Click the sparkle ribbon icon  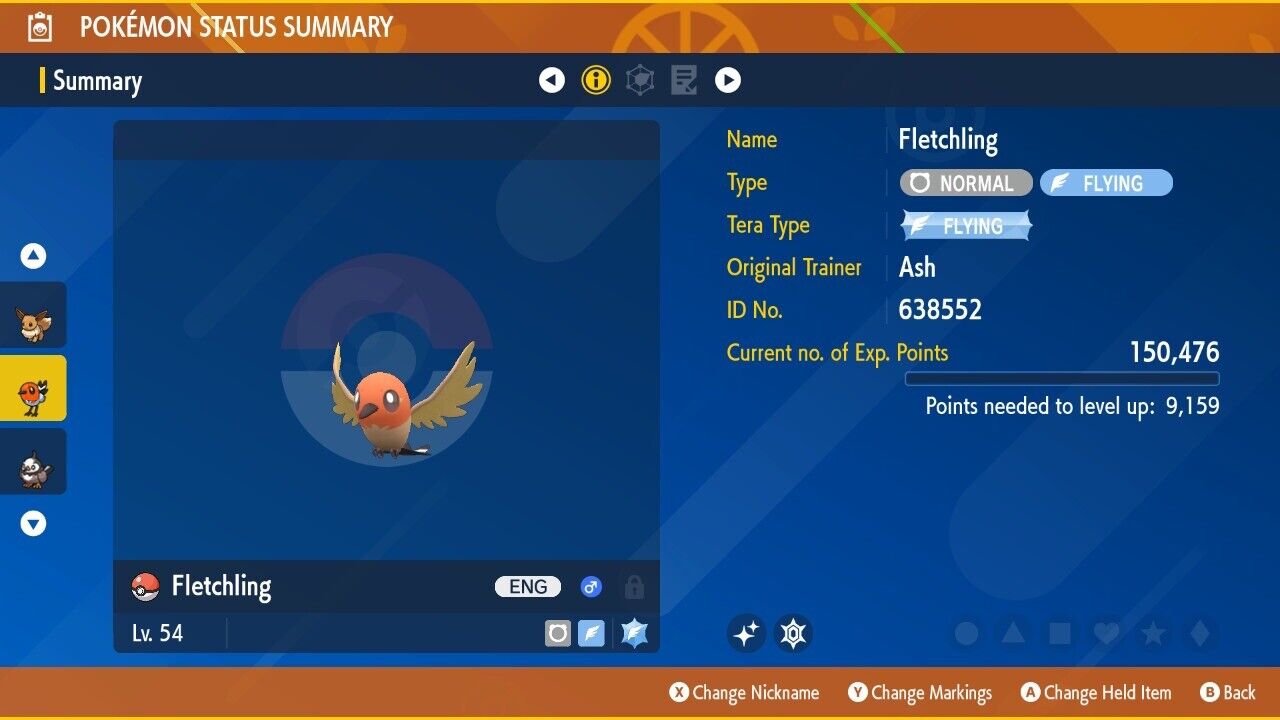point(746,633)
